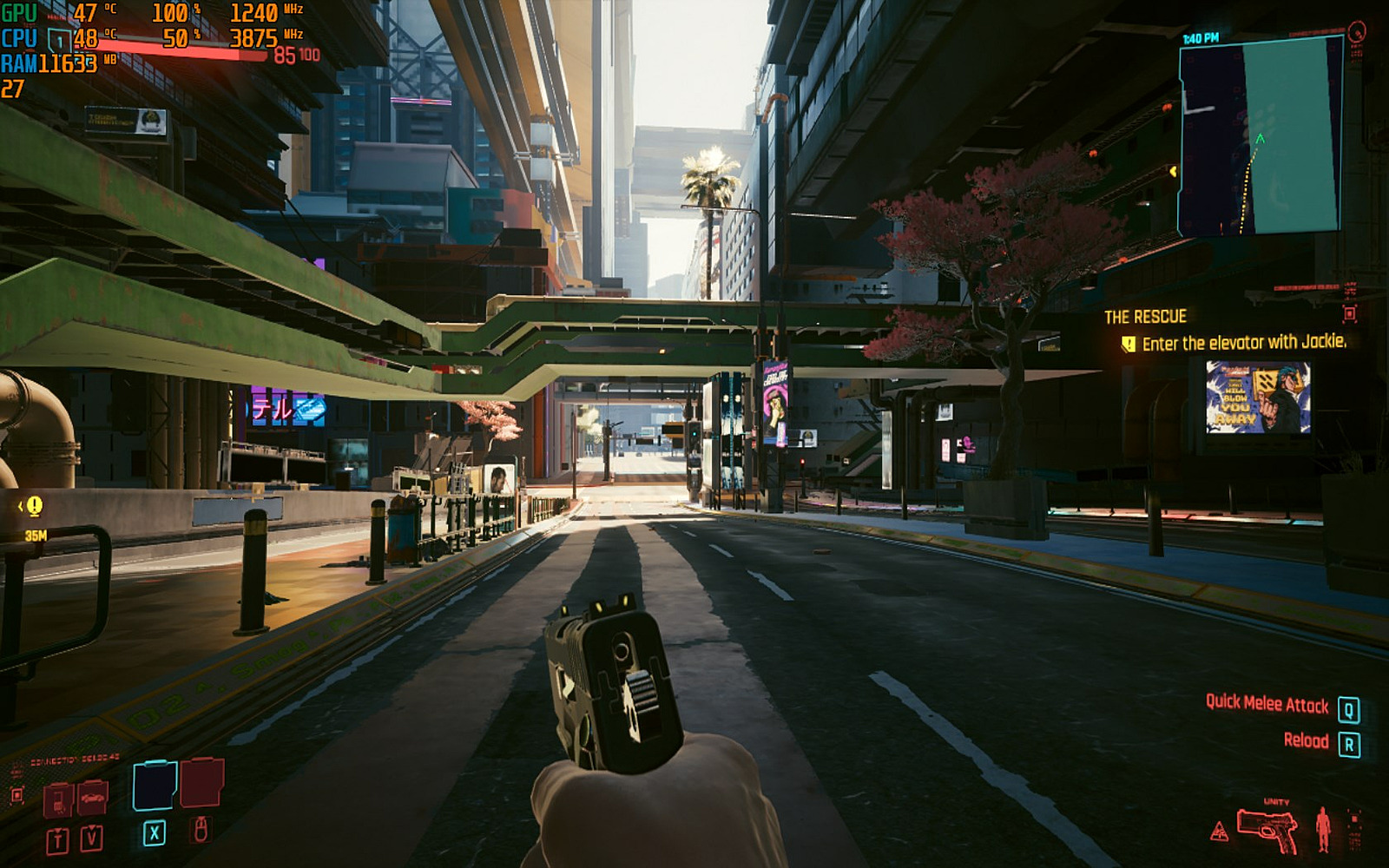Click the phone quick-access slot

coord(58,799)
